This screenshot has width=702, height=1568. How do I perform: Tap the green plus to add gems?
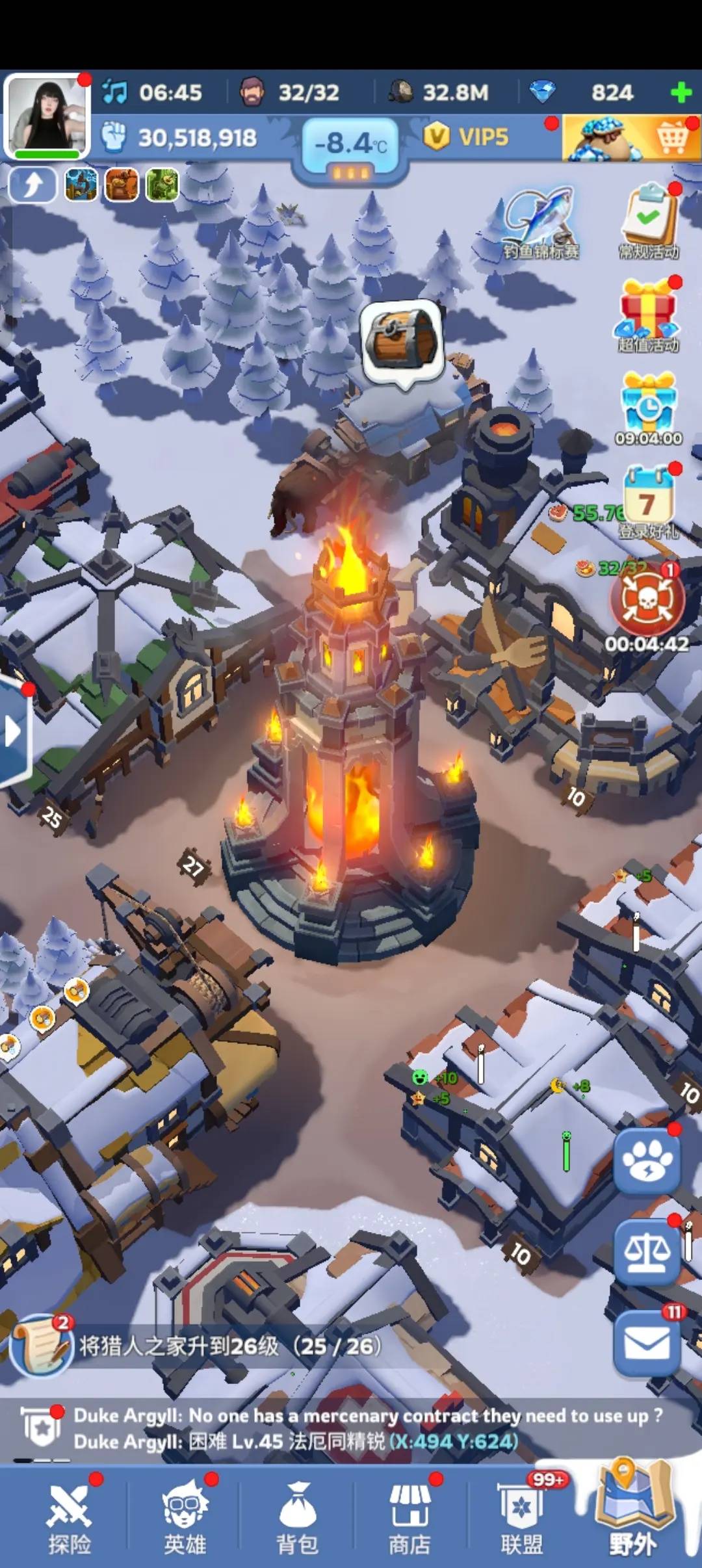point(681,93)
